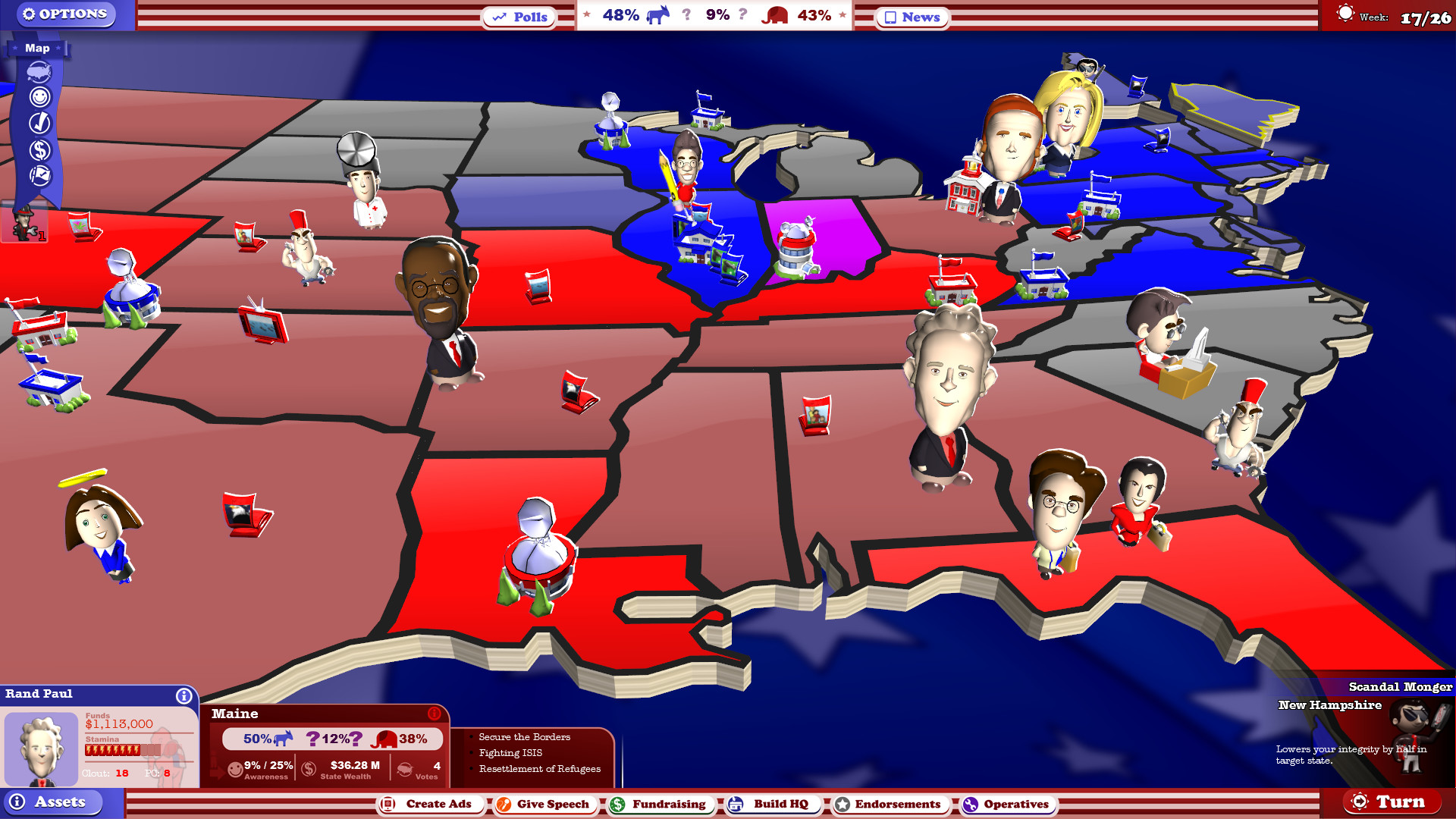Image resolution: width=1456 pixels, height=819 pixels.
Task: Open the smiley awareness map overlay
Action: (39, 97)
